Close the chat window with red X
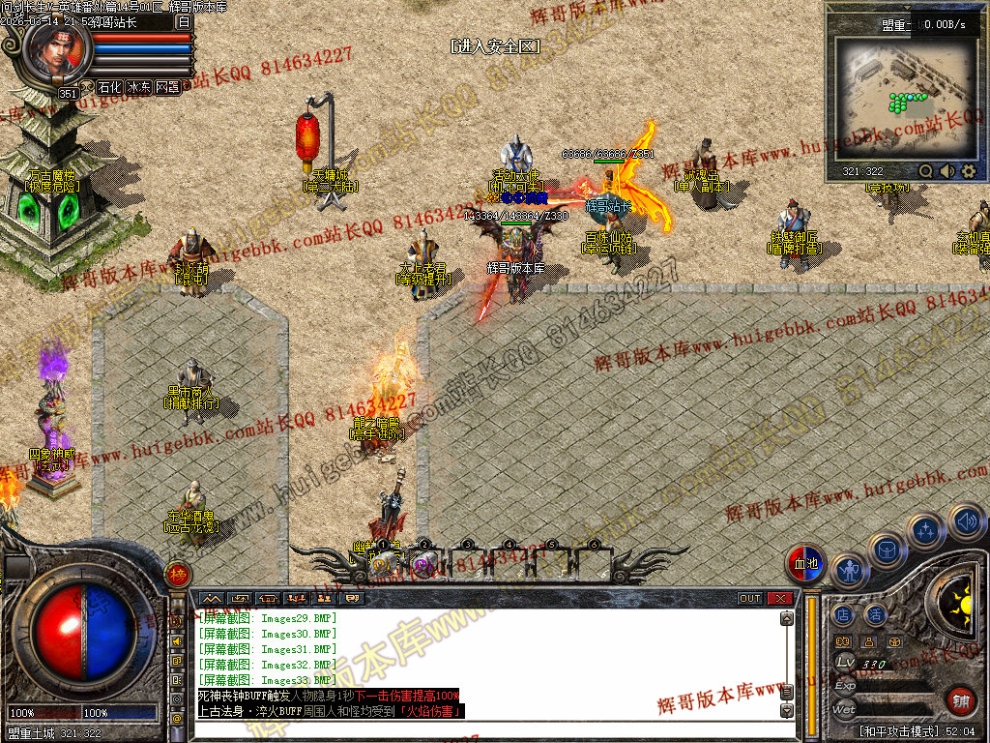Screen dimensions: 990x743 point(779,598)
